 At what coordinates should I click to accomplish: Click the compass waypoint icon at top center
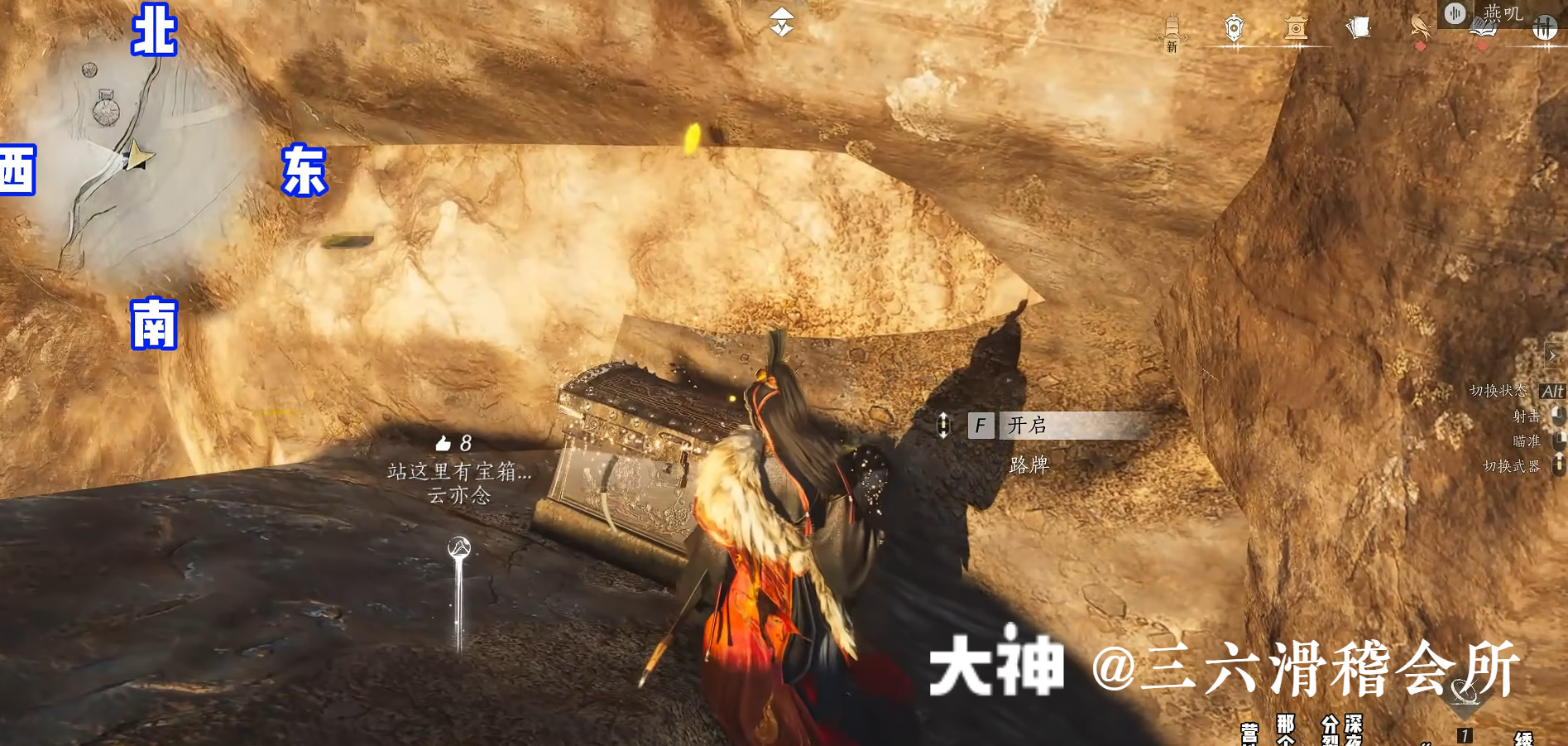[781, 21]
